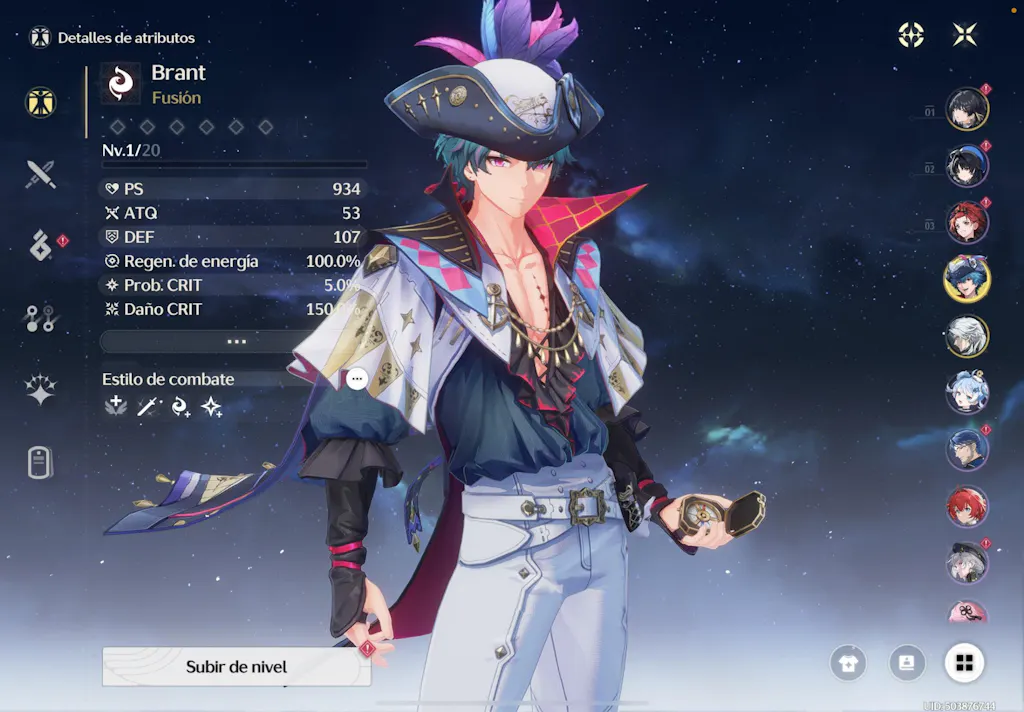Open the skill tree nodes tab
Image resolution: width=1024 pixels, height=712 pixels.
pyautogui.click(x=40, y=318)
